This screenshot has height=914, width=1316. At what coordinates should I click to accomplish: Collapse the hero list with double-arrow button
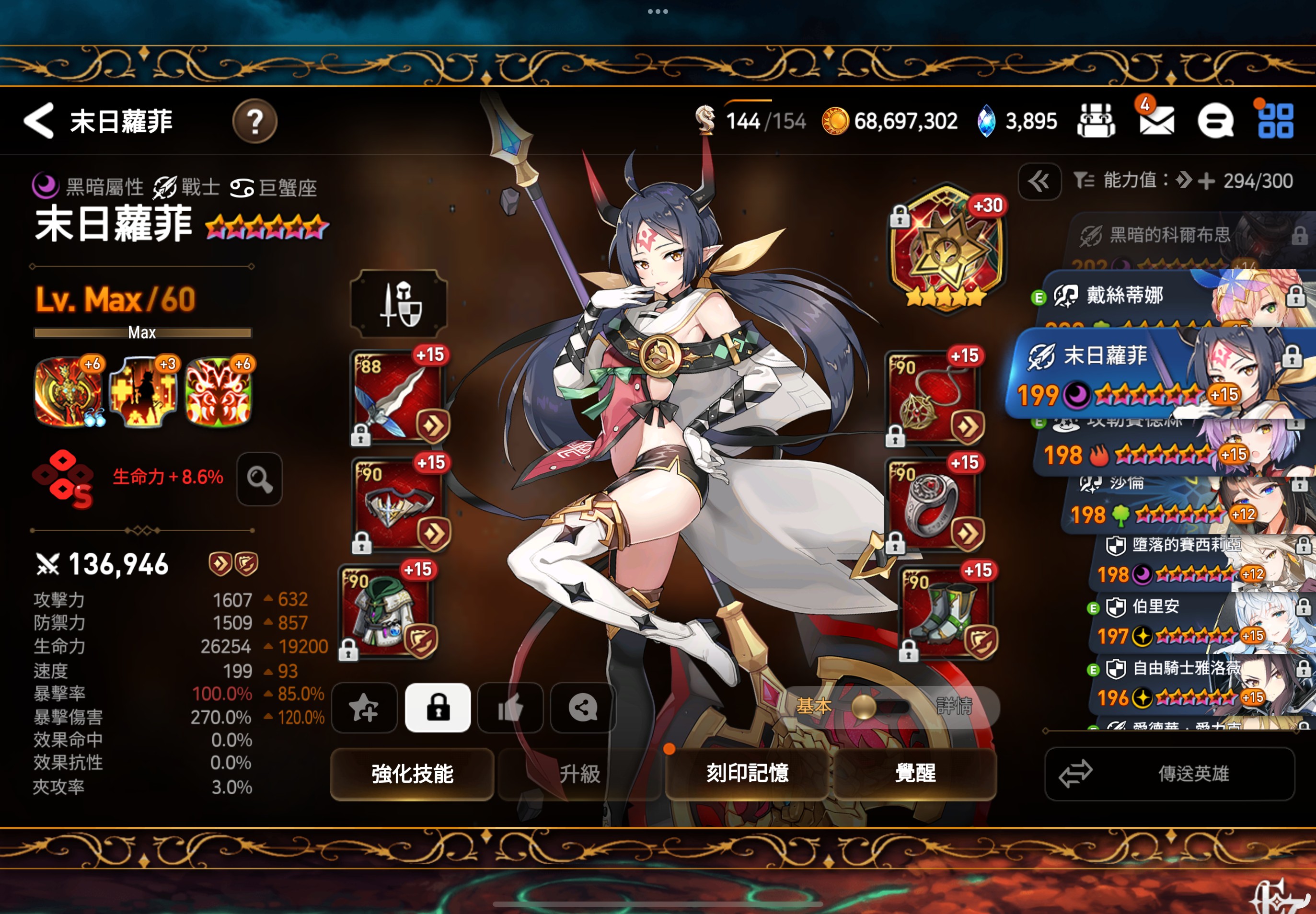pyautogui.click(x=1039, y=182)
